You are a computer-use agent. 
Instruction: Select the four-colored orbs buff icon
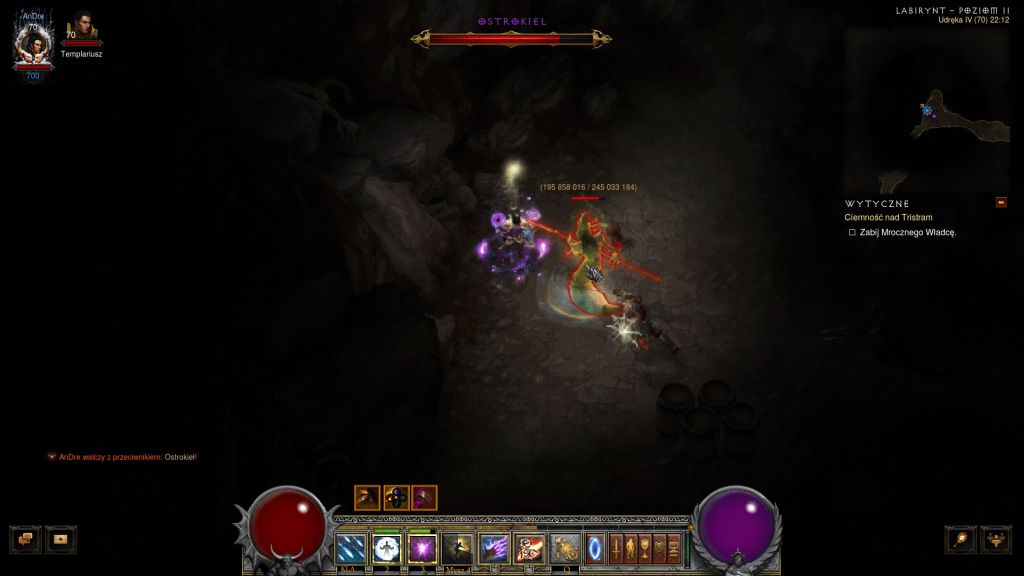[x=396, y=497]
